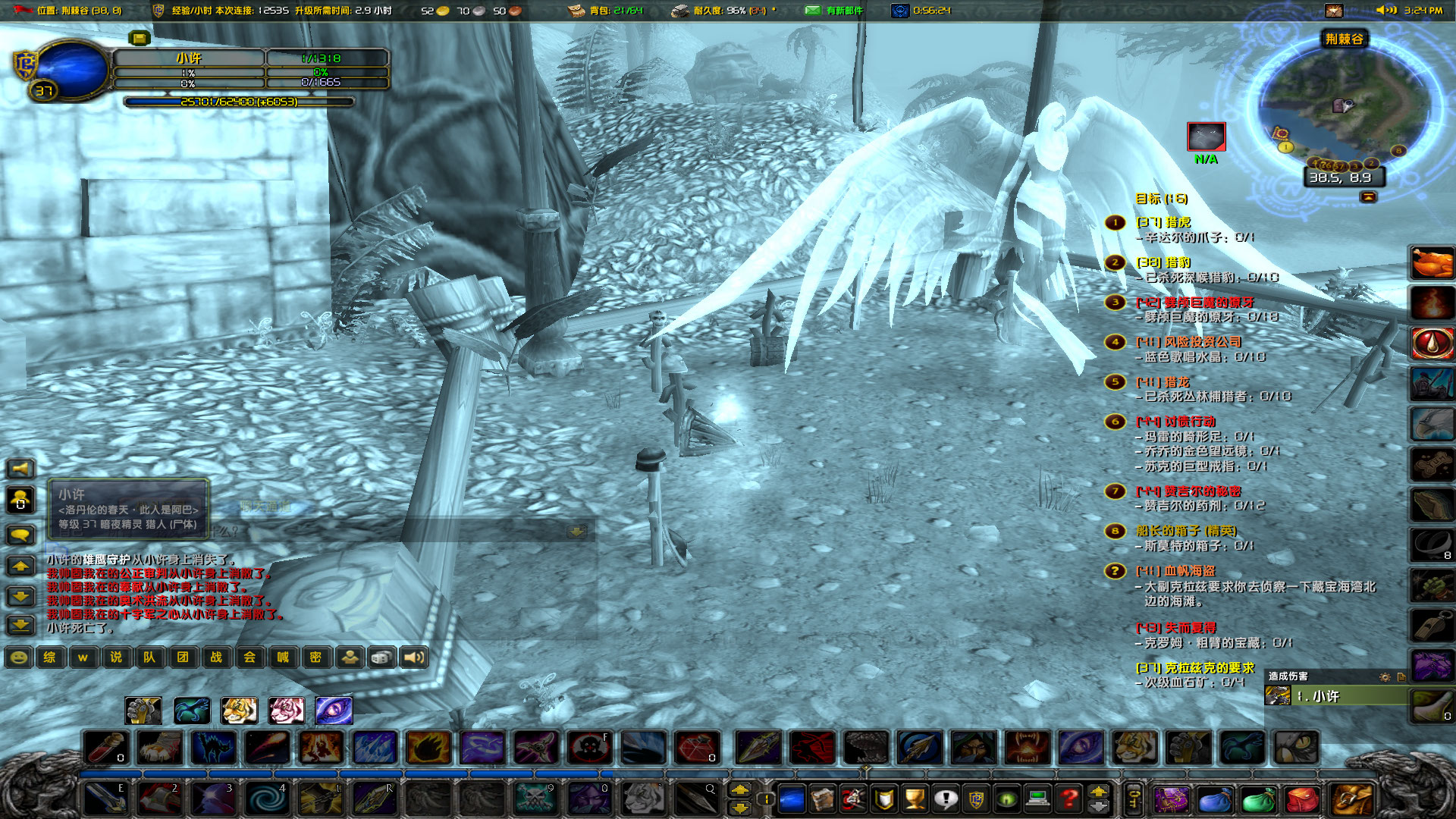The width and height of the screenshot is (1456, 819).
Task: Toggle the speaker icon on the left edge
Action: [19, 468]
